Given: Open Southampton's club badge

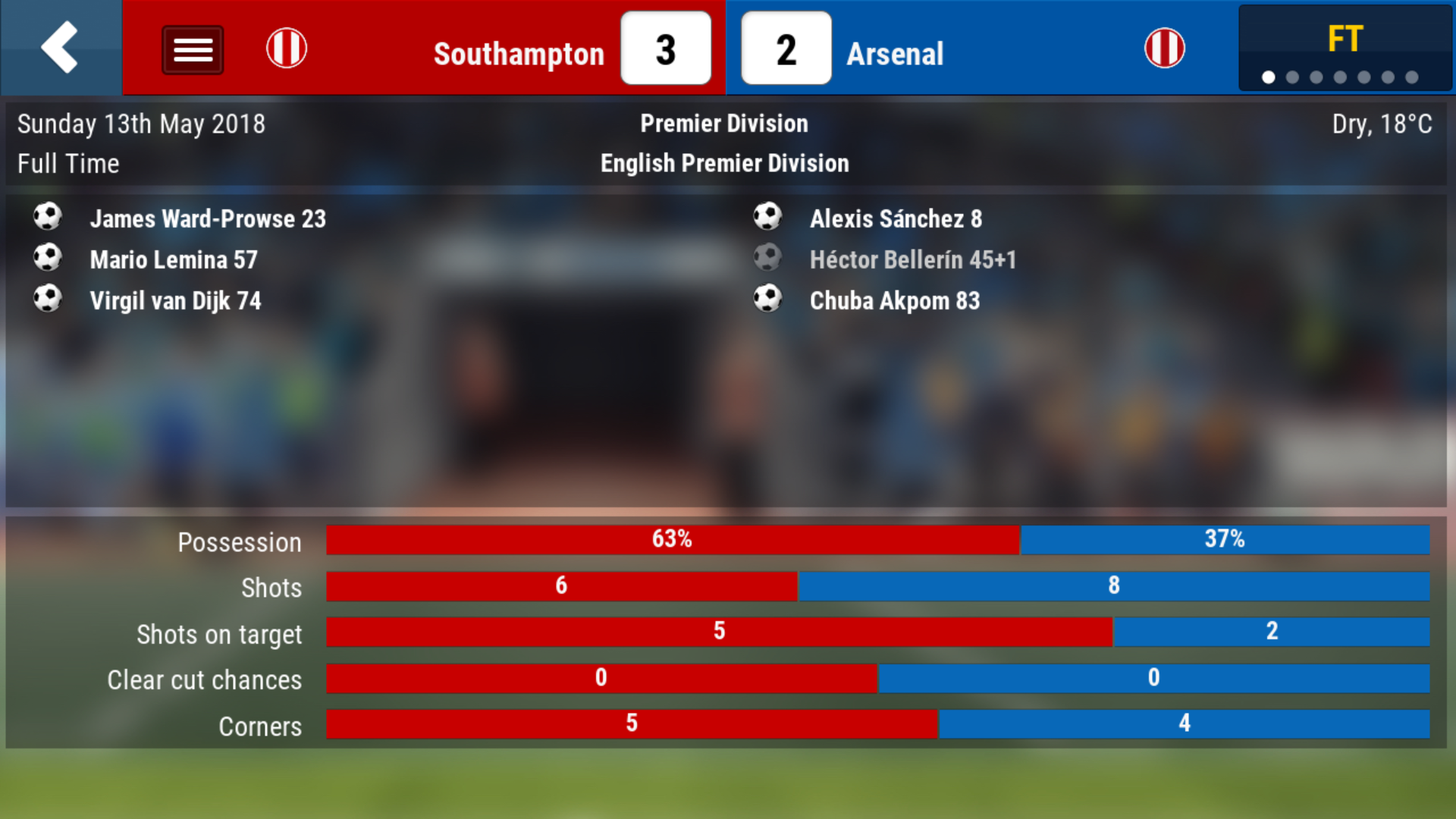Looking at the screenshot, I should (x=287, y=49).
